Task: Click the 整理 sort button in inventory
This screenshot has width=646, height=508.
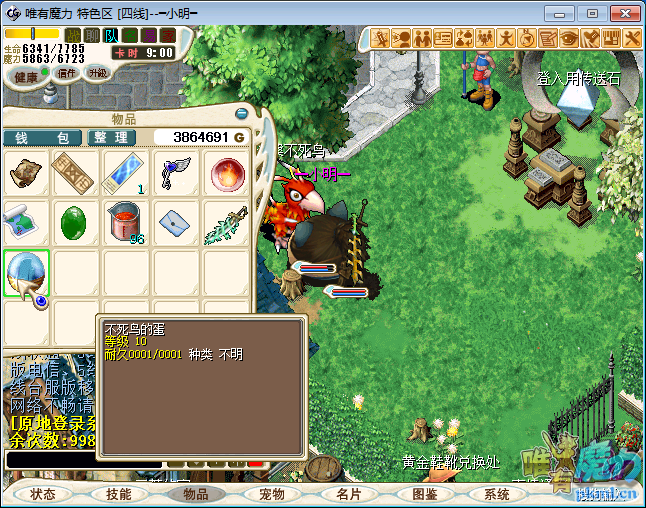Action: (110, 137)
